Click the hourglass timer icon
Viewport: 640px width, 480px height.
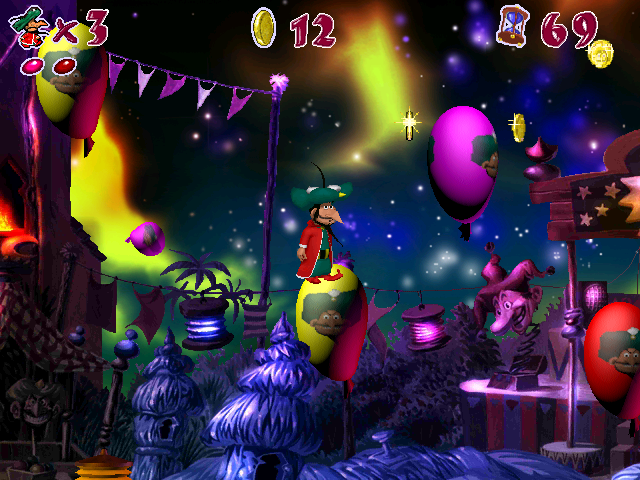click(x=512, y=26)
